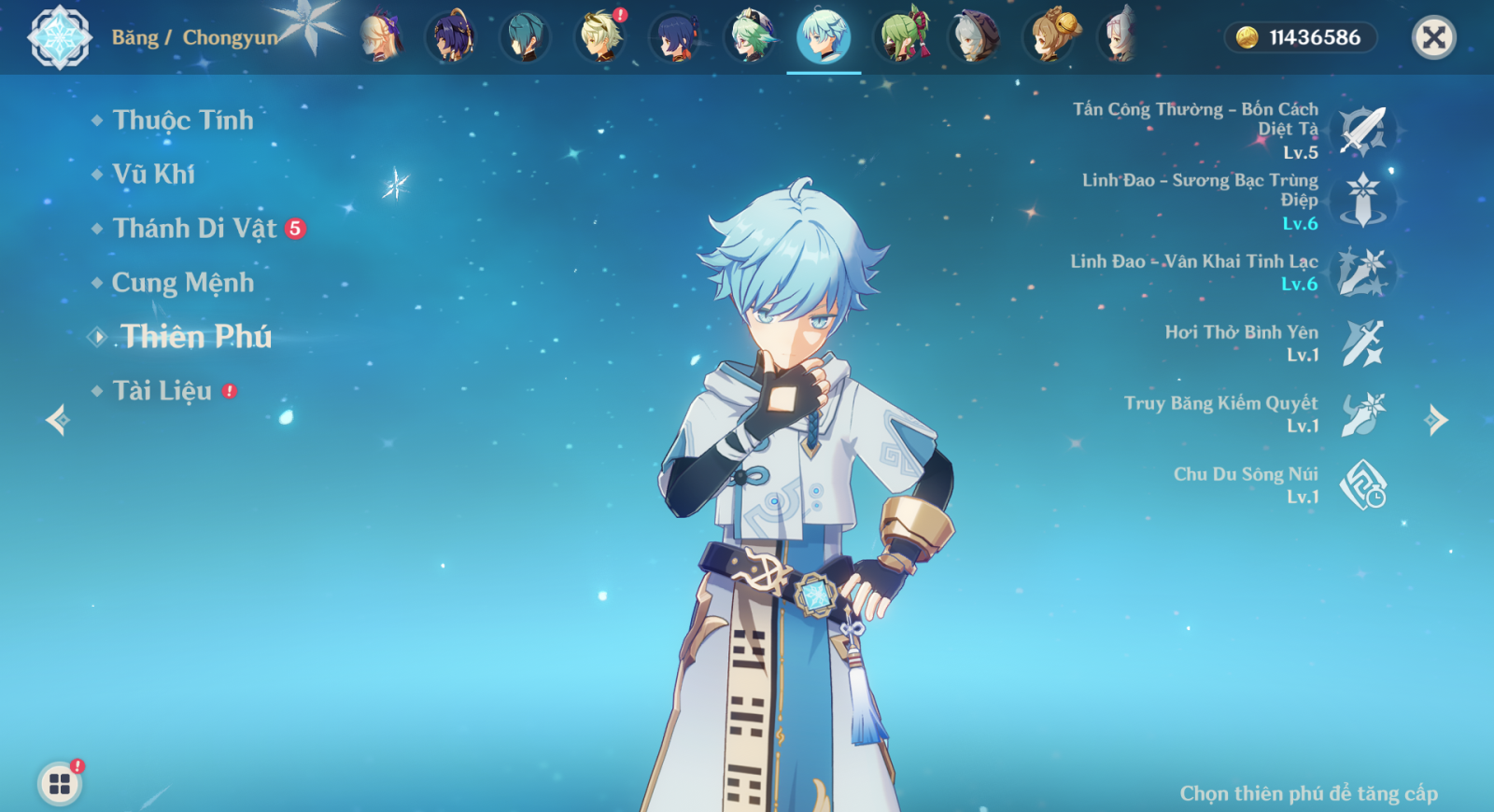Viewport: 1494px width, 812px height.
Task: Pick the green-haired character with red ribbon
Action: [902, 37]
